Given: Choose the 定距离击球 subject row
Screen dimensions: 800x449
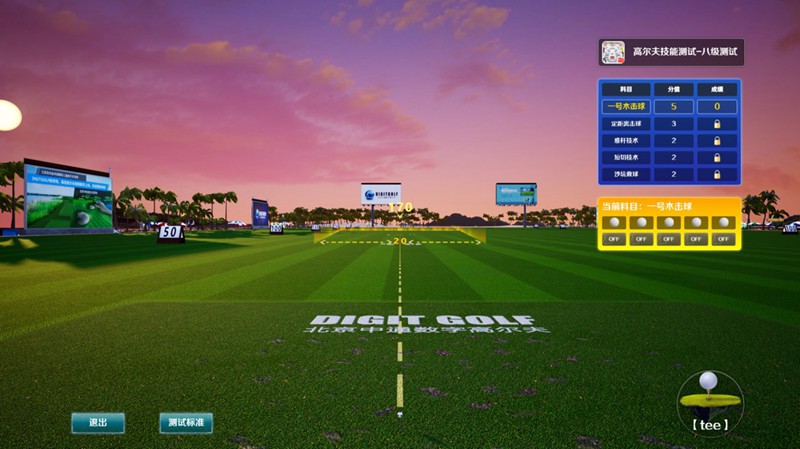Looking at the screenshot, I should click(627, 124).
